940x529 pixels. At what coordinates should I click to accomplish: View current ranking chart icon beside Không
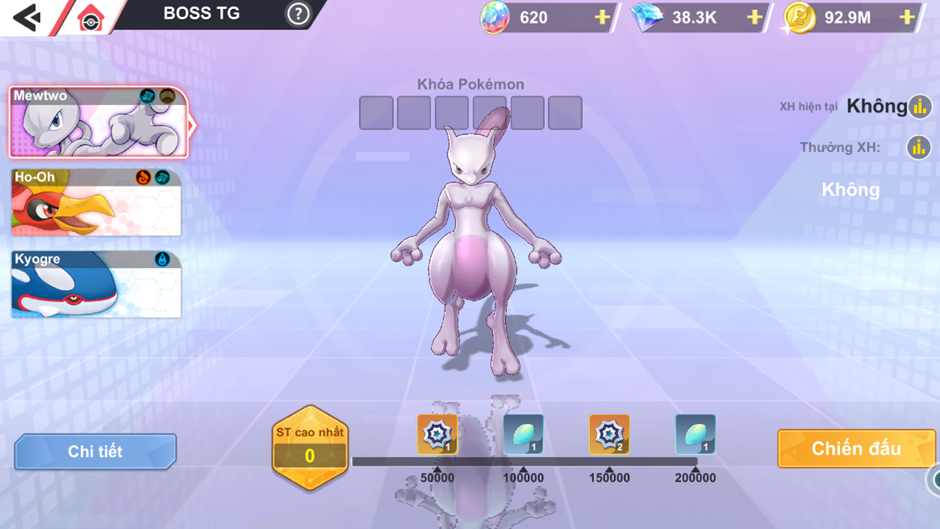coord(920,107)
